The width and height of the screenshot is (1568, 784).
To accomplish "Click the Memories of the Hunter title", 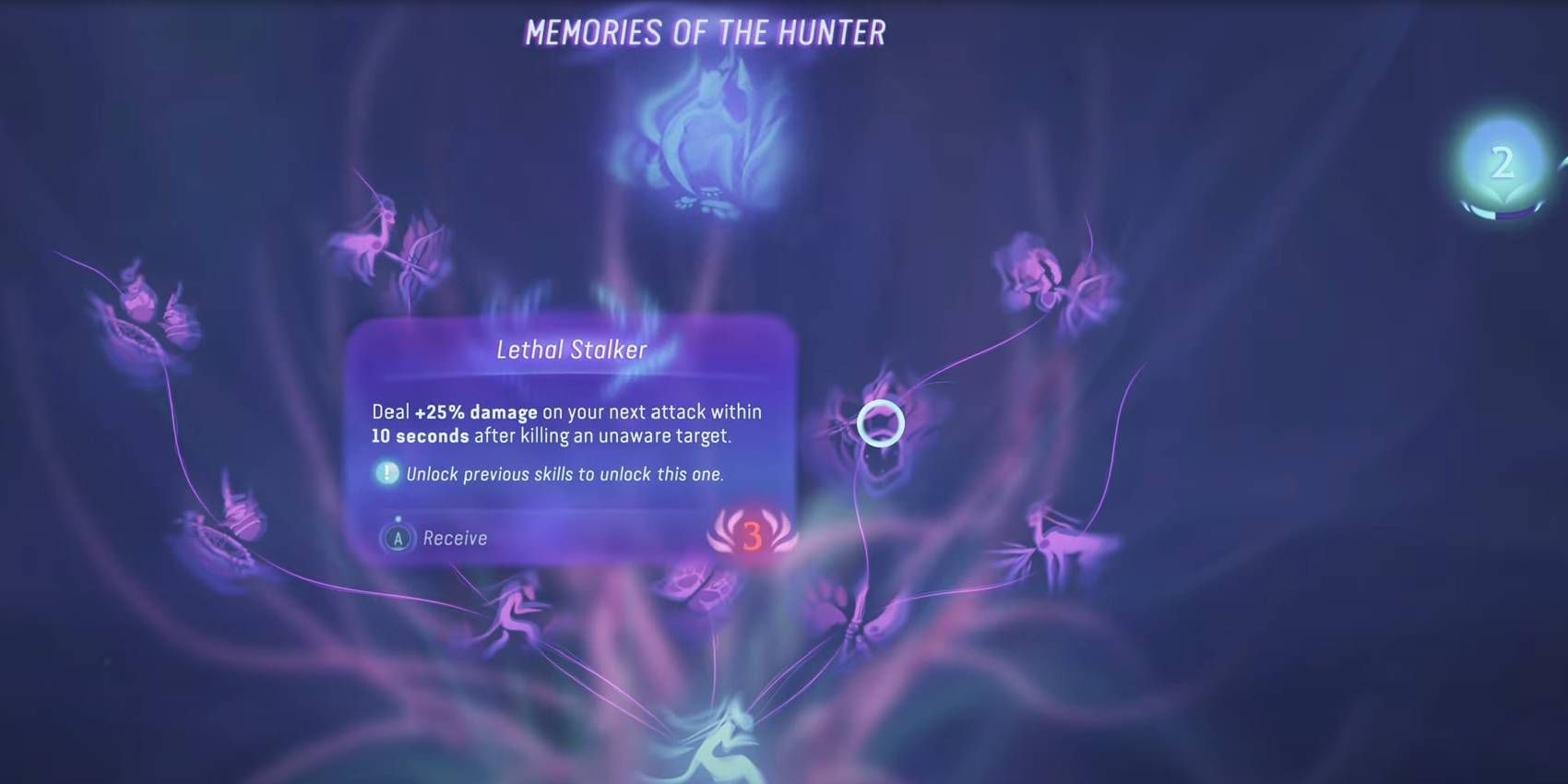I will tap(706, 32).
